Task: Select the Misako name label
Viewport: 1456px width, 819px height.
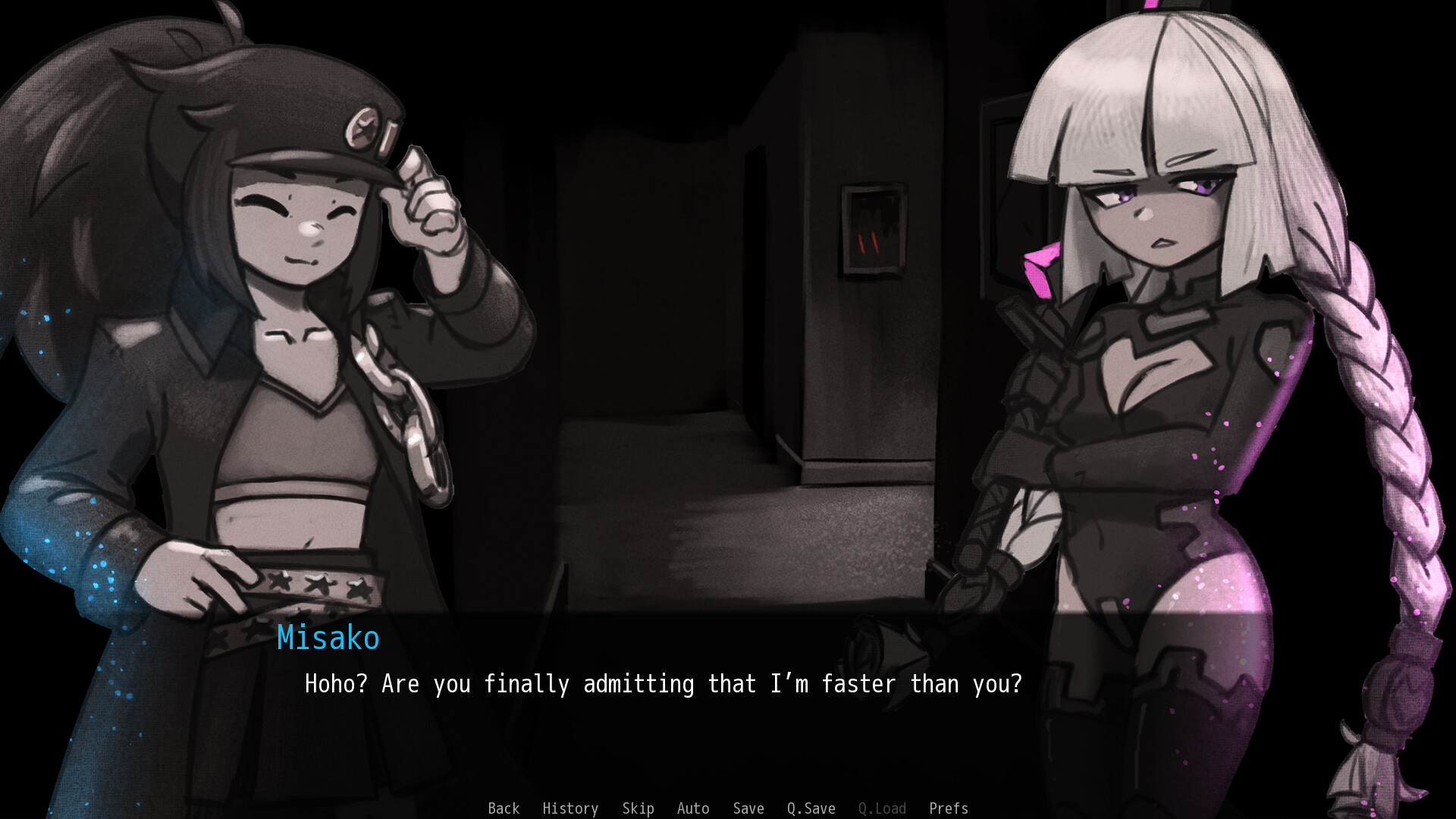Action: coord(328,639)
